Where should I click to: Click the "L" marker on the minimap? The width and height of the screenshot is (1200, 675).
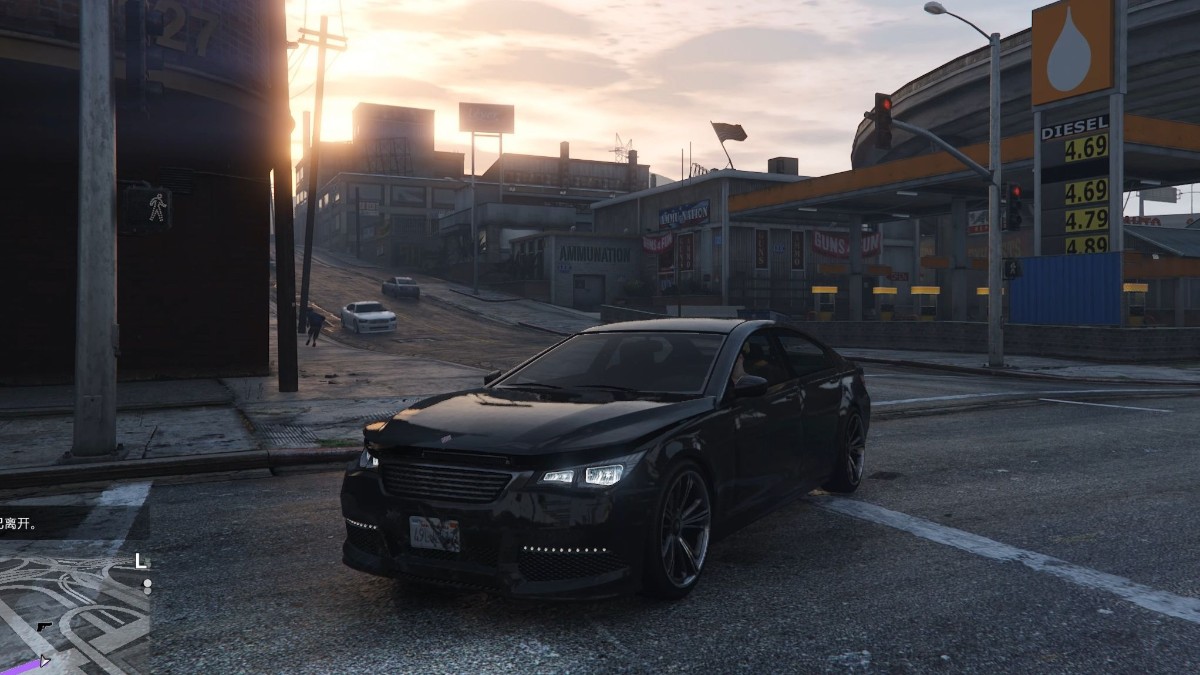[x=141, y=561]
